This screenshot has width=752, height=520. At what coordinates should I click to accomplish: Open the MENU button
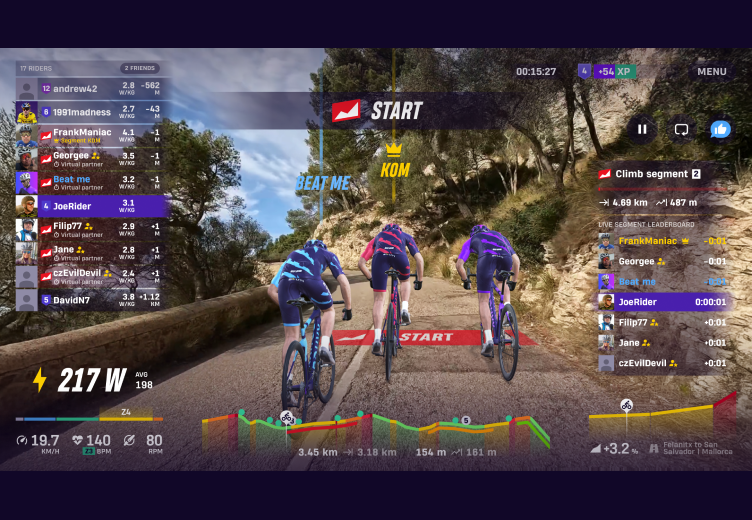[711, 71]
